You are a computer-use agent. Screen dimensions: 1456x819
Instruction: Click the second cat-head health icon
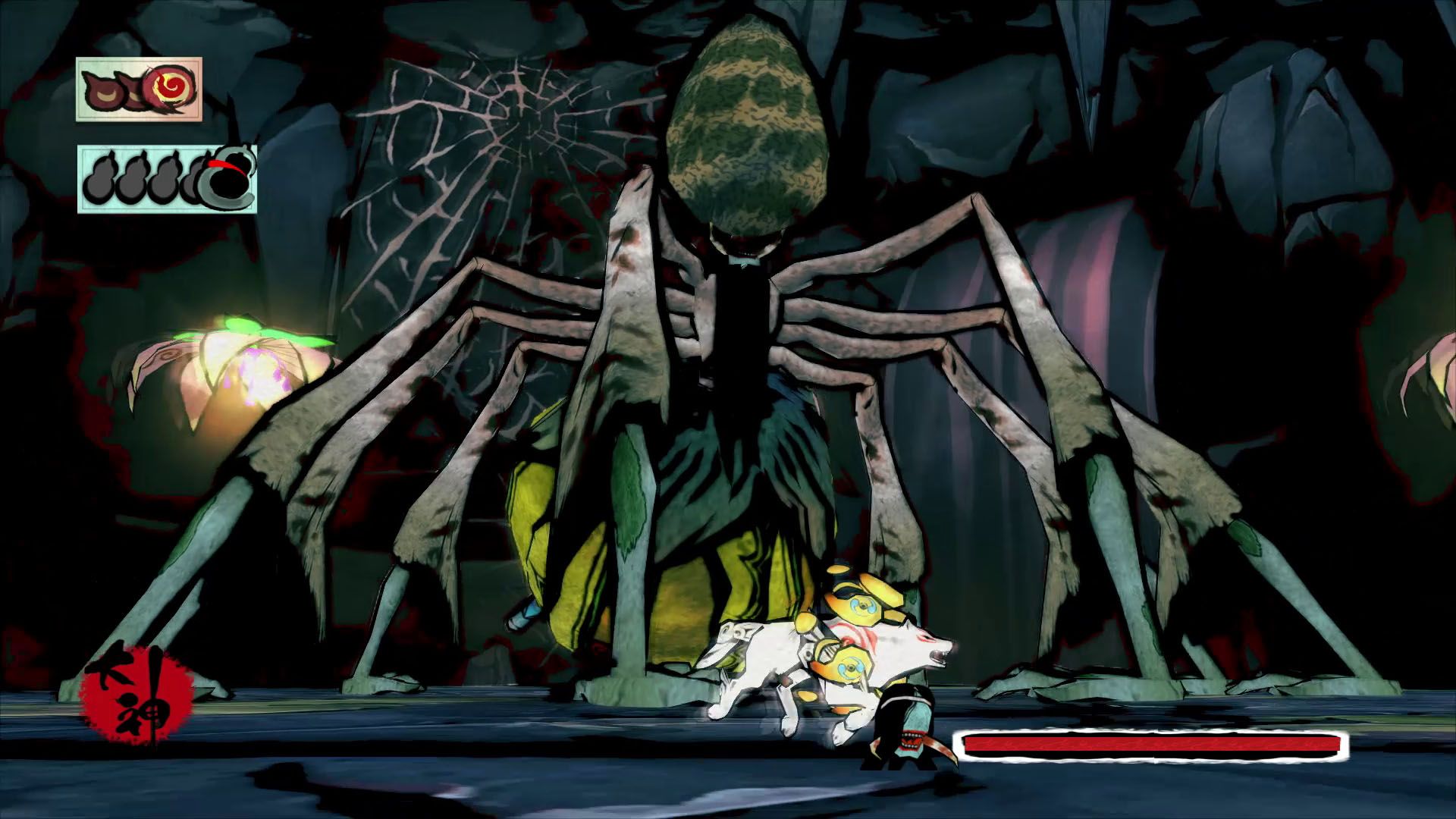coord(133,91)
